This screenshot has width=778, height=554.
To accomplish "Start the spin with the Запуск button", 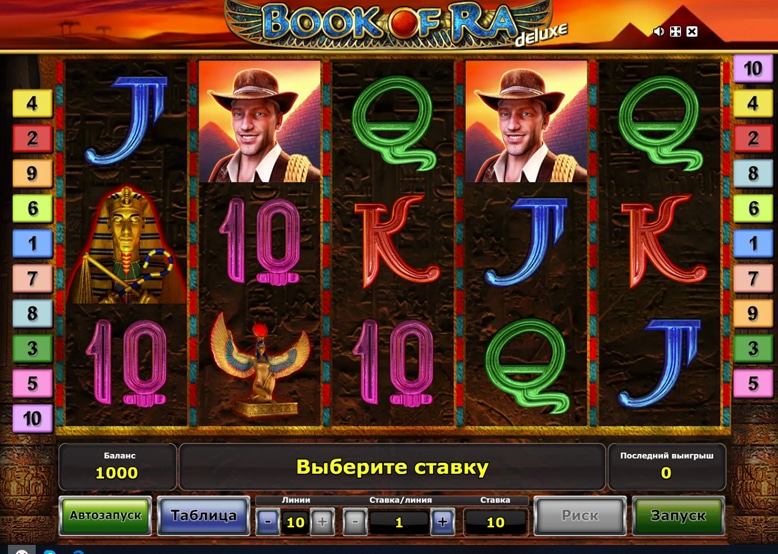I will (x=678, y=516).
